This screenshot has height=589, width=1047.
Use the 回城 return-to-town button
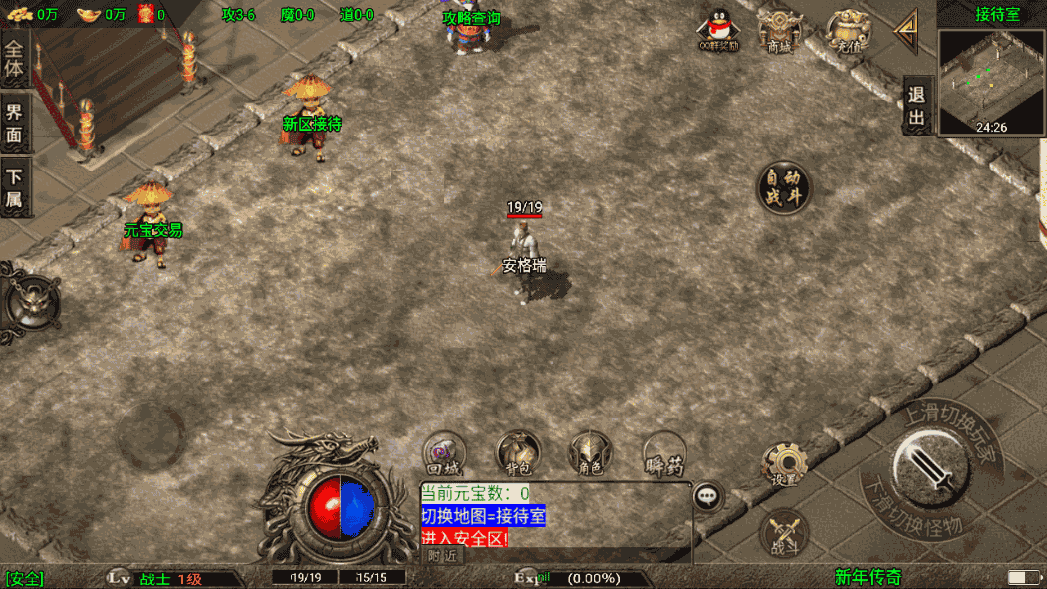(444, 452)
